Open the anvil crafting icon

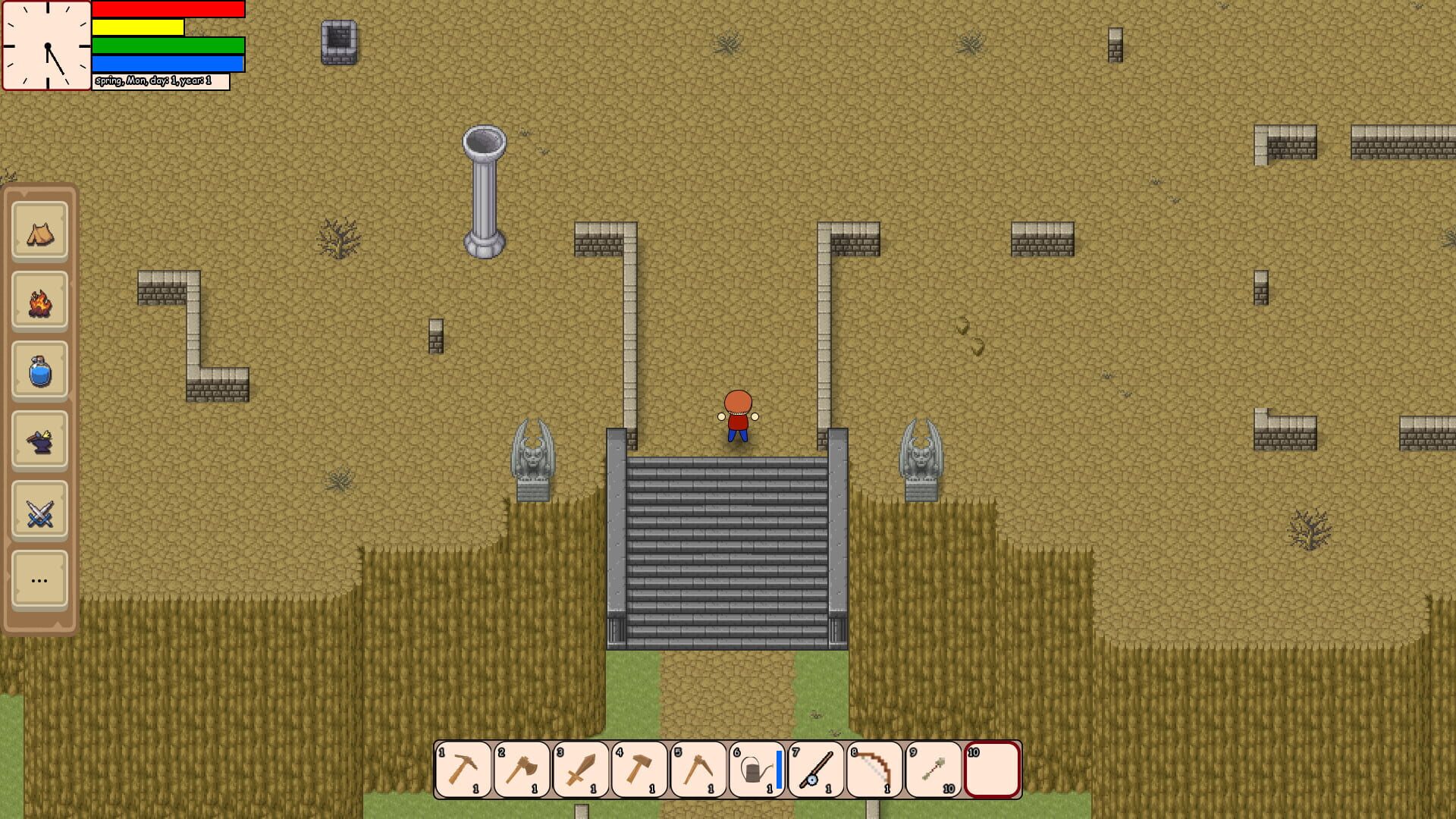[x=39, y=441]
